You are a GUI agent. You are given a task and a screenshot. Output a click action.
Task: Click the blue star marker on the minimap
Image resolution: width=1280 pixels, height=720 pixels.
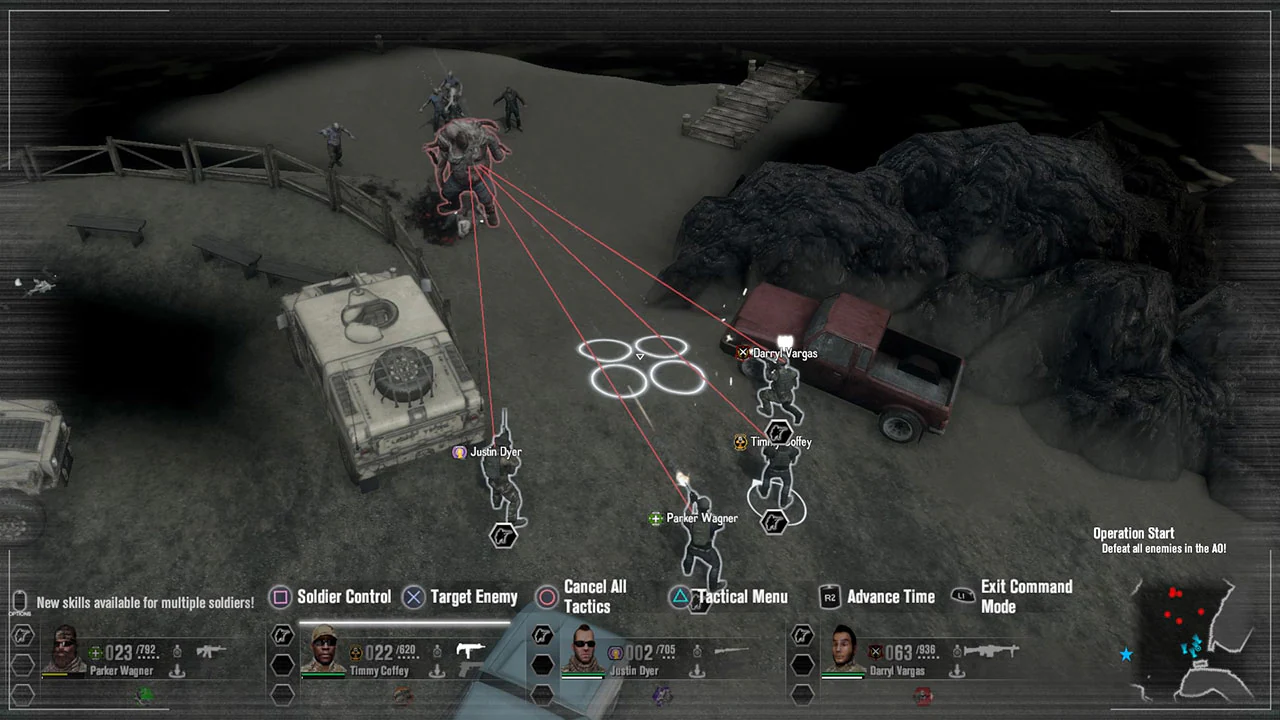[x=1126, y=655]
